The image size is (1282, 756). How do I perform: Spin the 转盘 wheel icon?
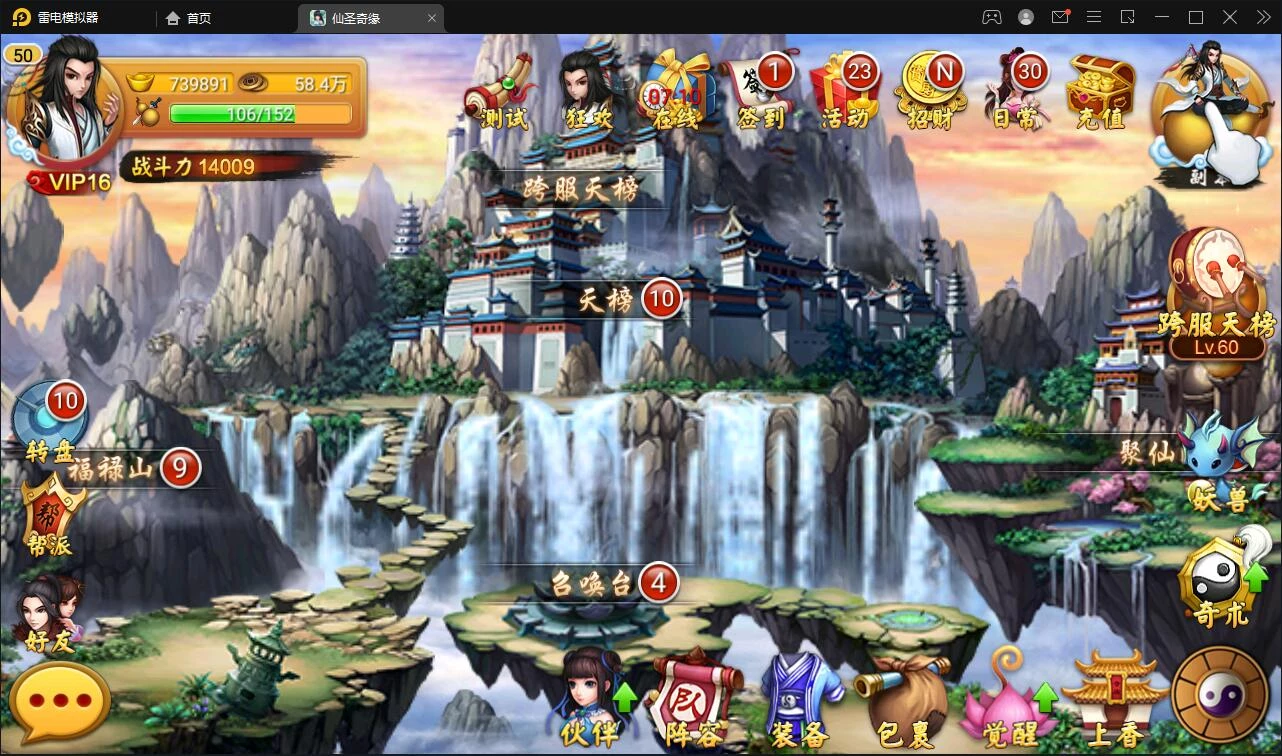click(x=50, y=422)
